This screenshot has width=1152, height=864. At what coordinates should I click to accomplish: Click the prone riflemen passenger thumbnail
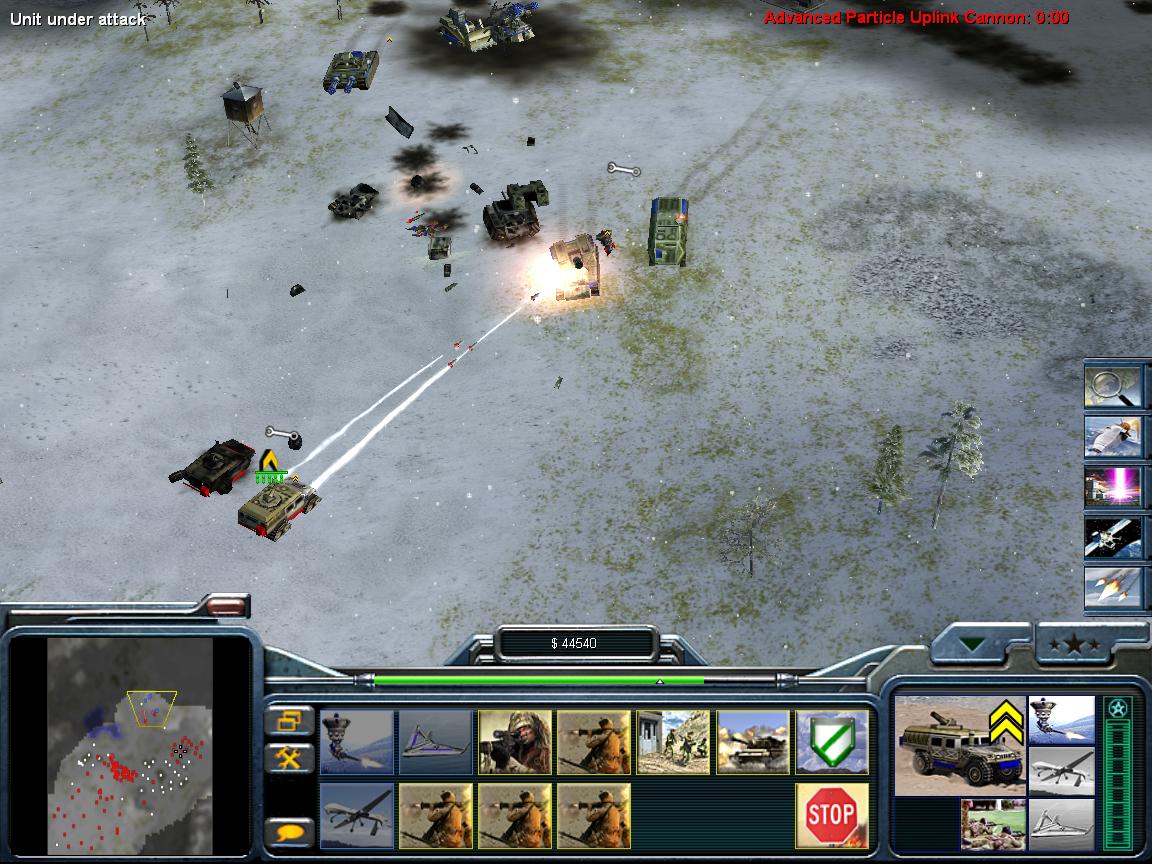pos(994,822)
